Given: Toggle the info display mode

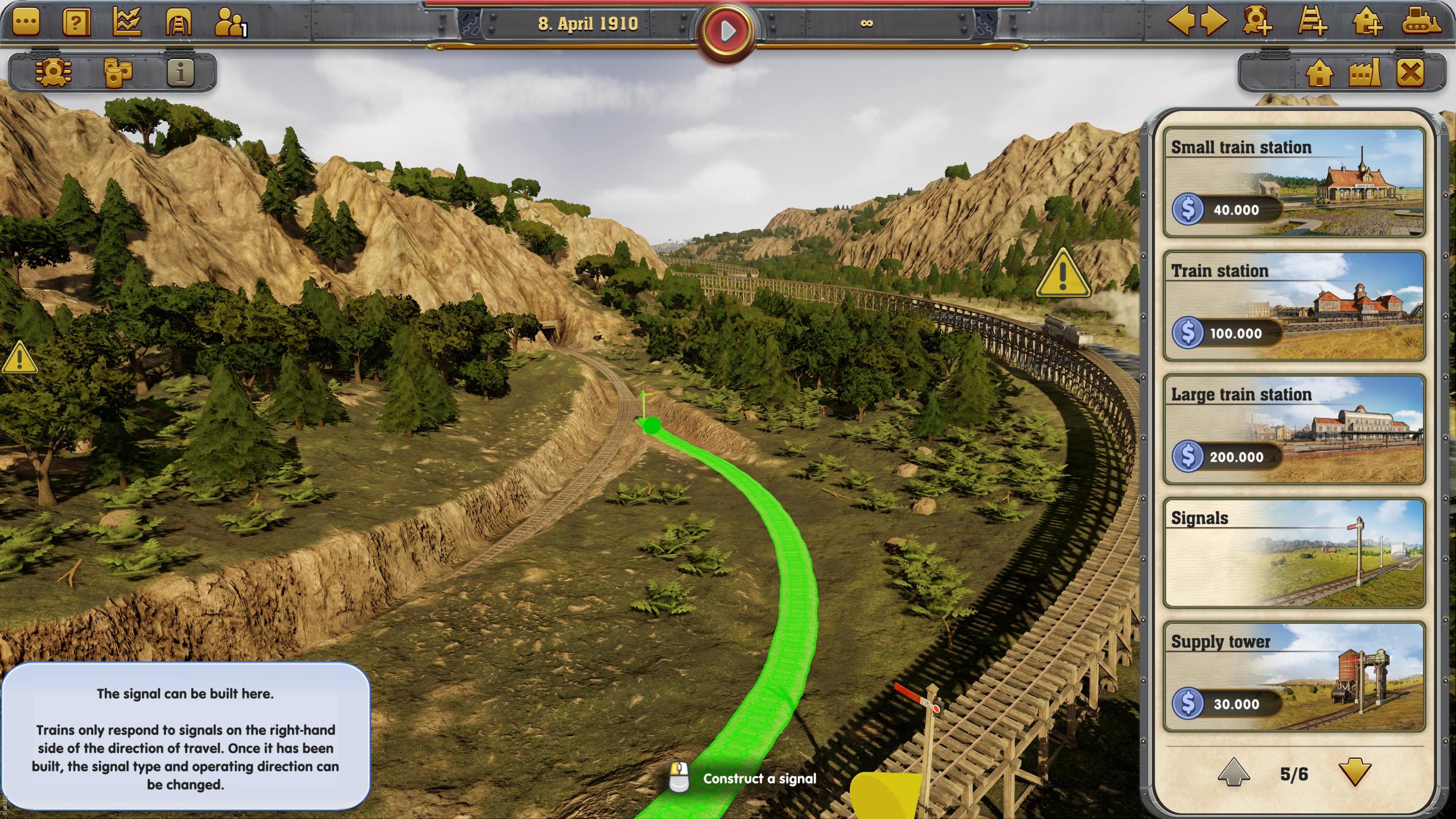Looking at the screenshot, I should (x=181, y=73).
